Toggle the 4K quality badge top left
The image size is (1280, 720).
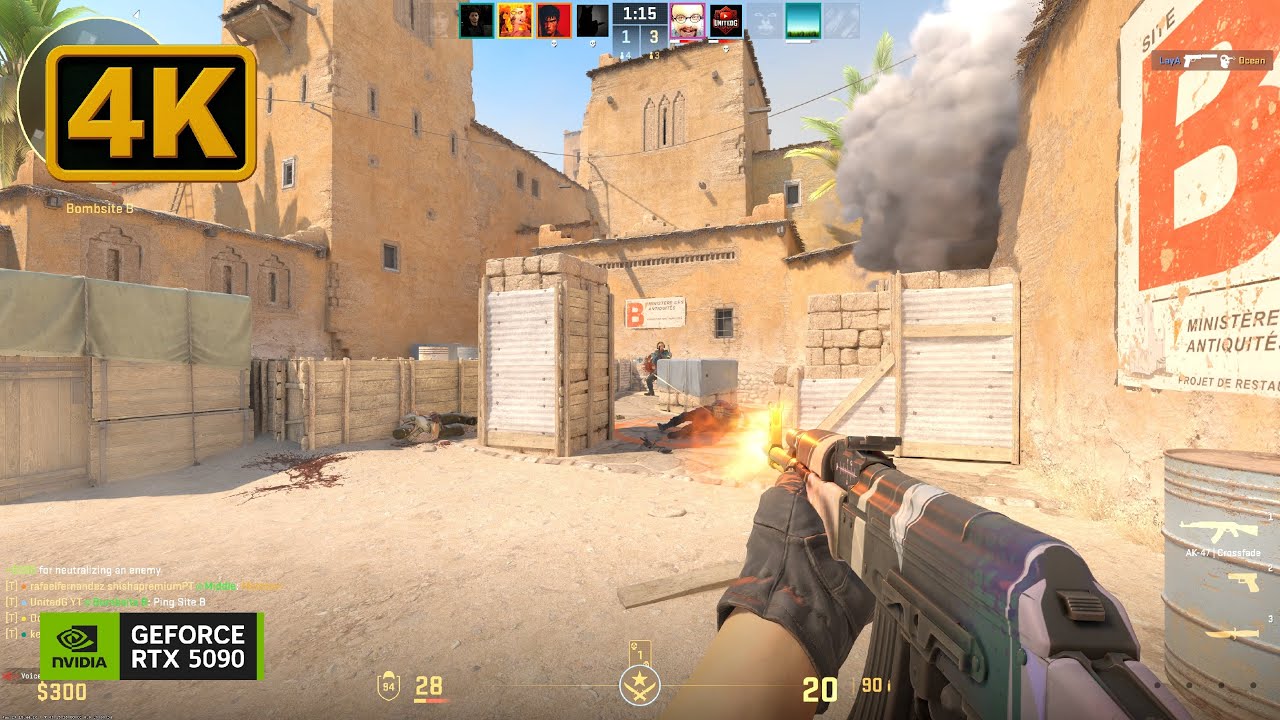tap(150, 110)
